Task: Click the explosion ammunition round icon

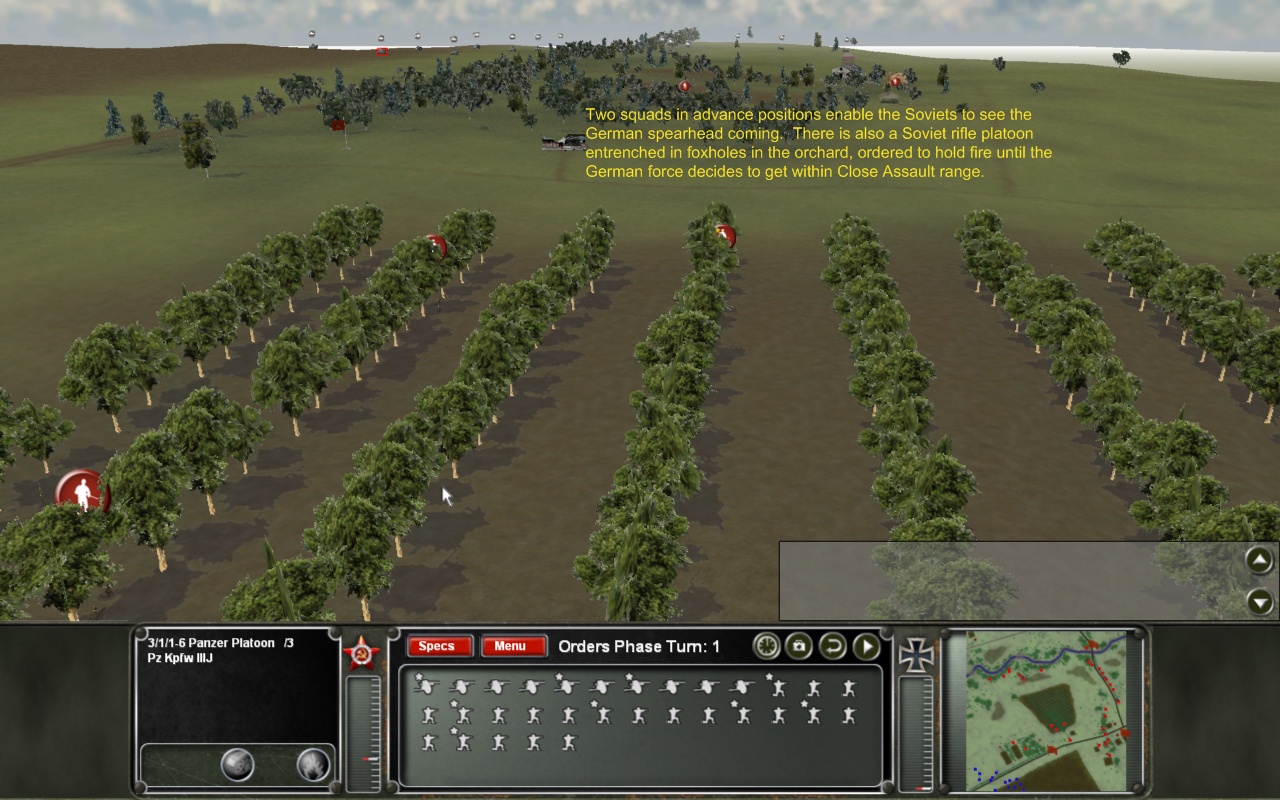Action: [x=313, y=765]
